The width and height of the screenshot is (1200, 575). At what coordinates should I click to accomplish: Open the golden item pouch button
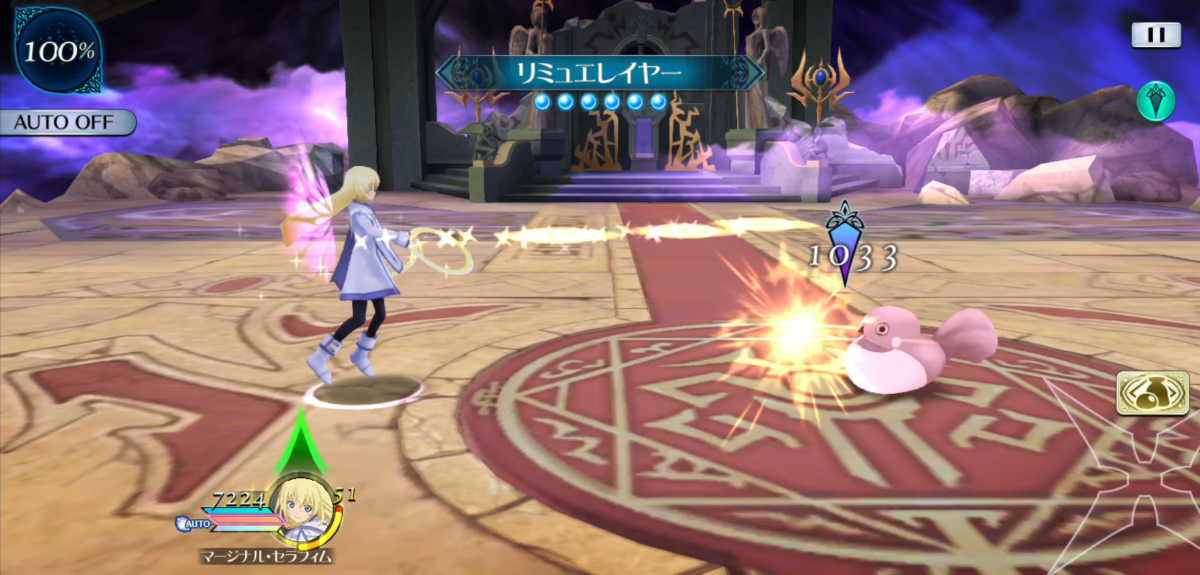click(x=1145, y=393)
